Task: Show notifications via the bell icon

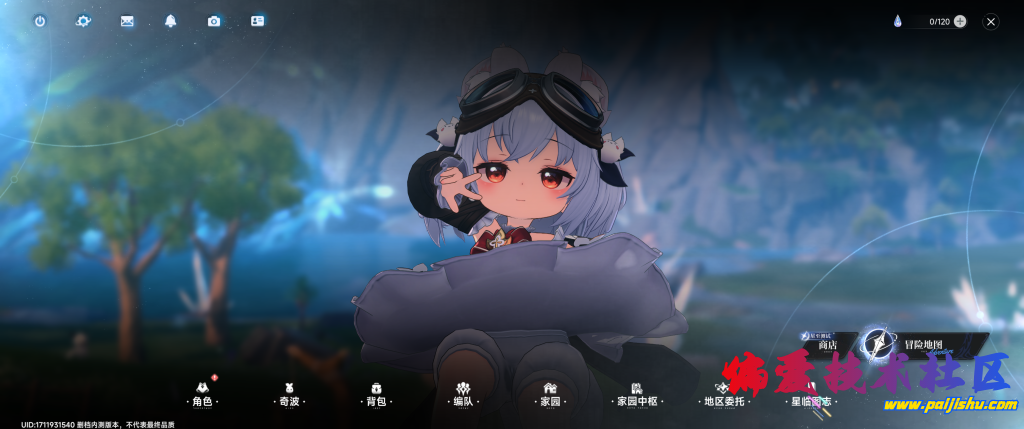Action: [170, 21]
